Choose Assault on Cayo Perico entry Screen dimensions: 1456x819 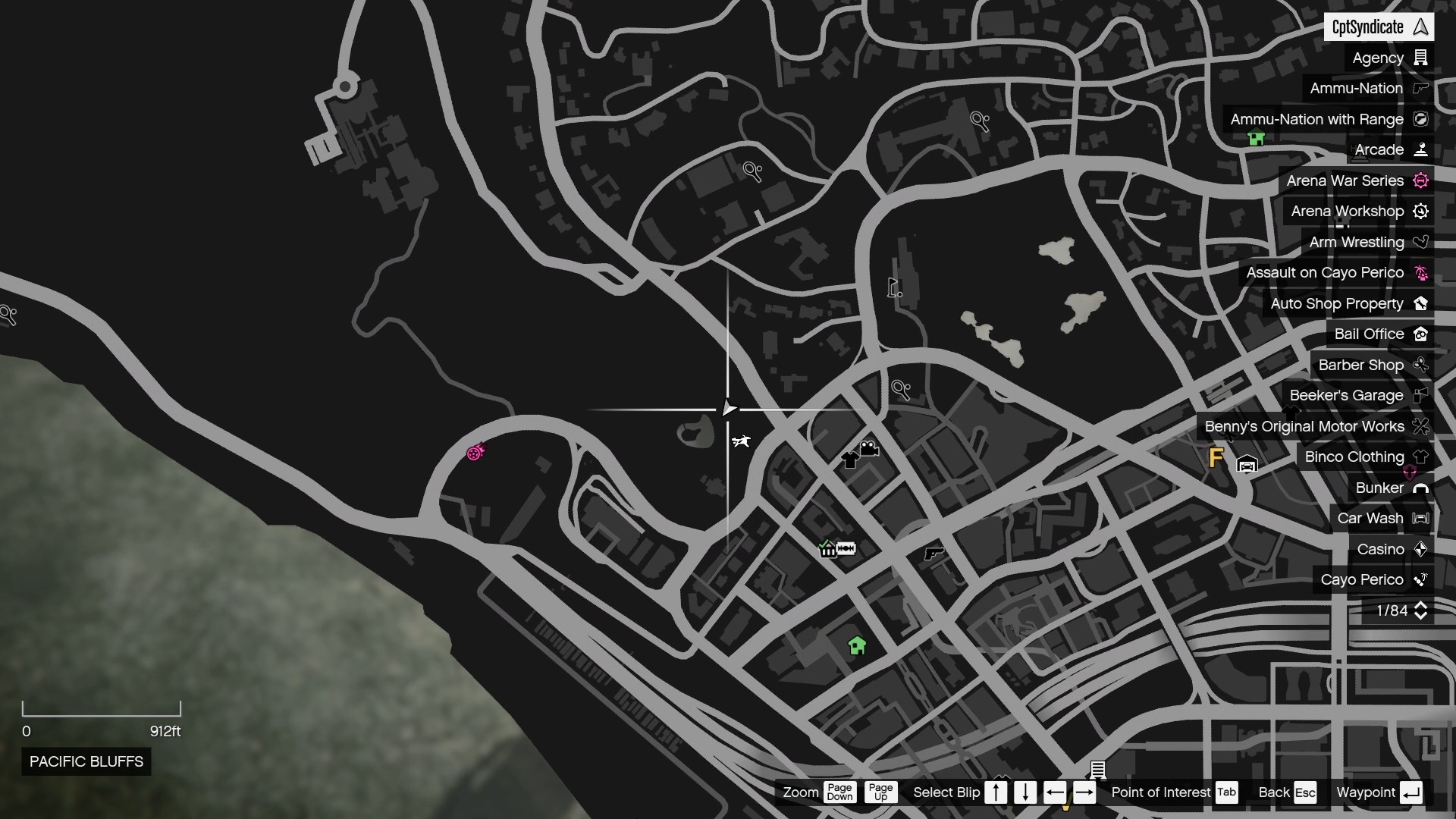[x=1336, y=273]
